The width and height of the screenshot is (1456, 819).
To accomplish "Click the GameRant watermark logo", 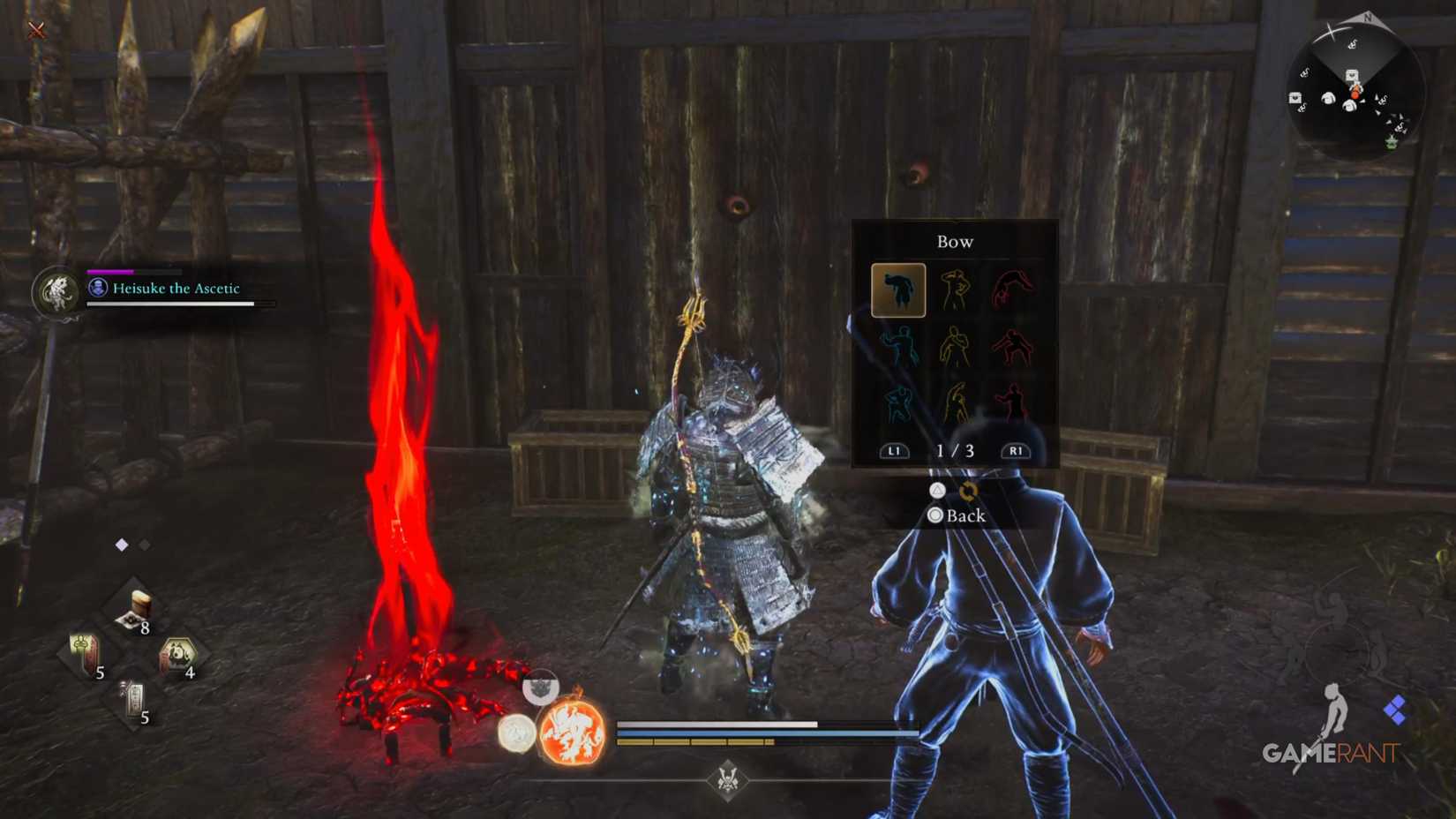I will [x=1328, y=753].
